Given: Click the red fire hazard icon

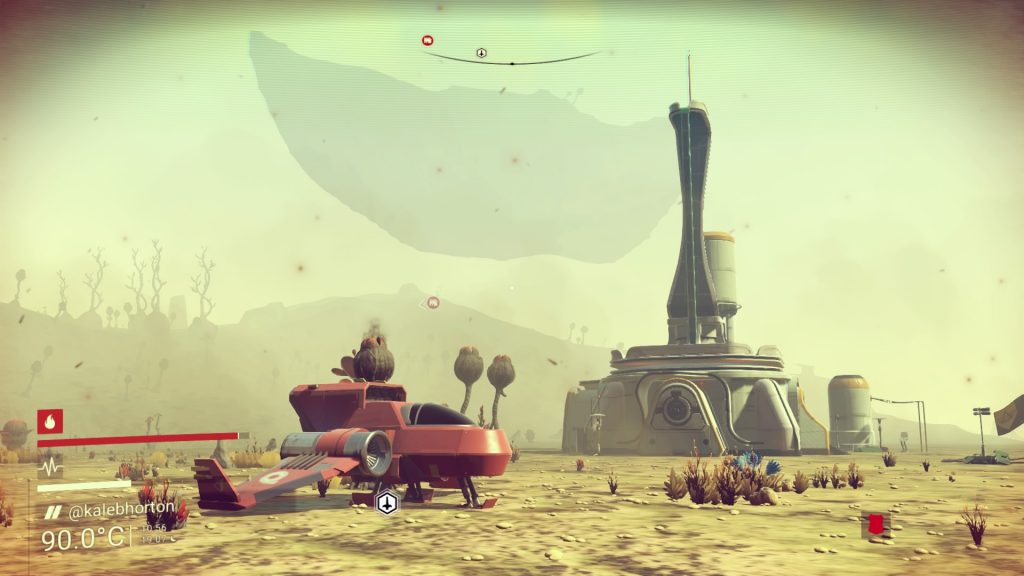Looking at the screenshot, I should 50,421.
